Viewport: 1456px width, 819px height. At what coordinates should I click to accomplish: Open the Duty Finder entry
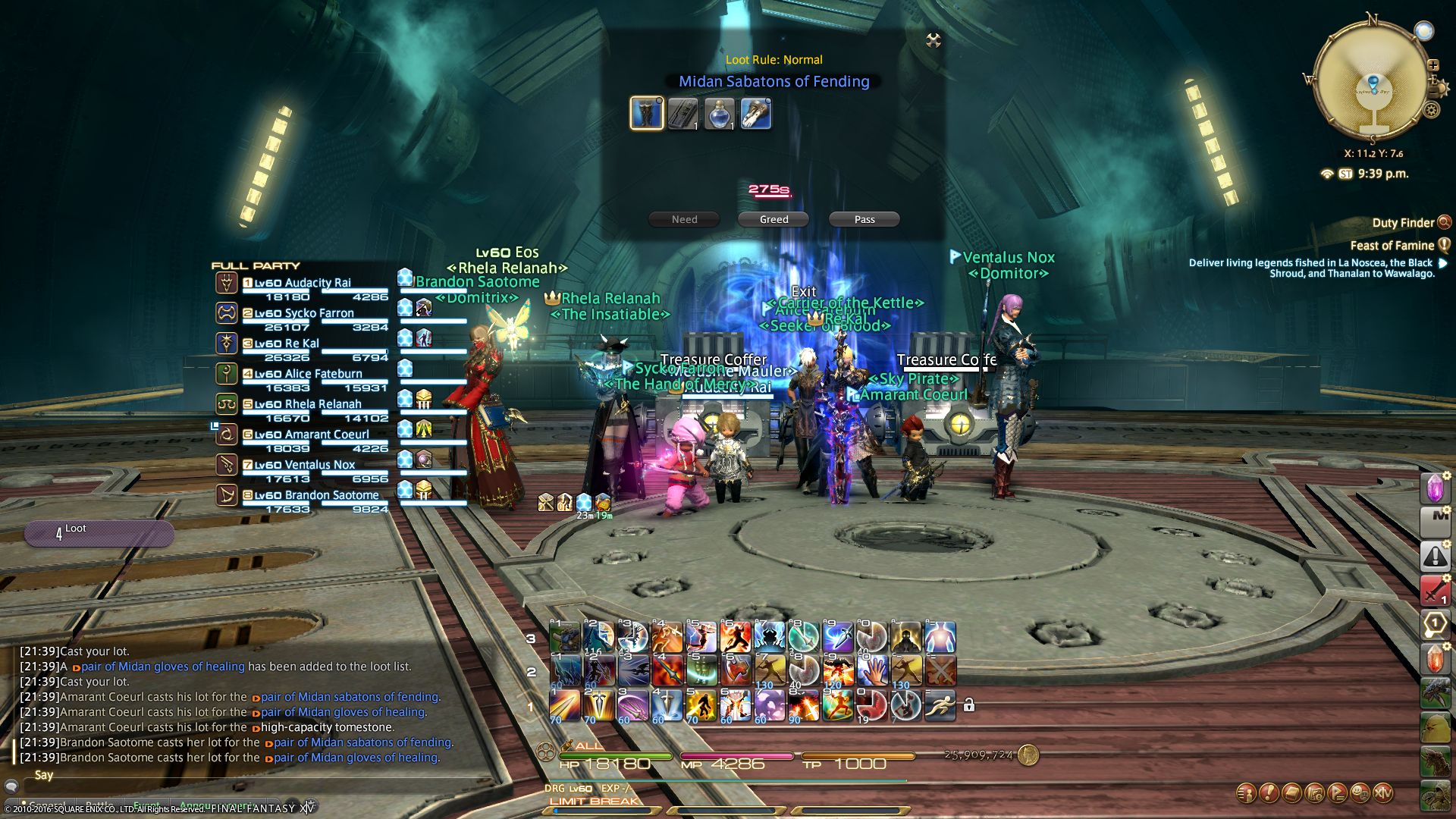pos(1403,223)
